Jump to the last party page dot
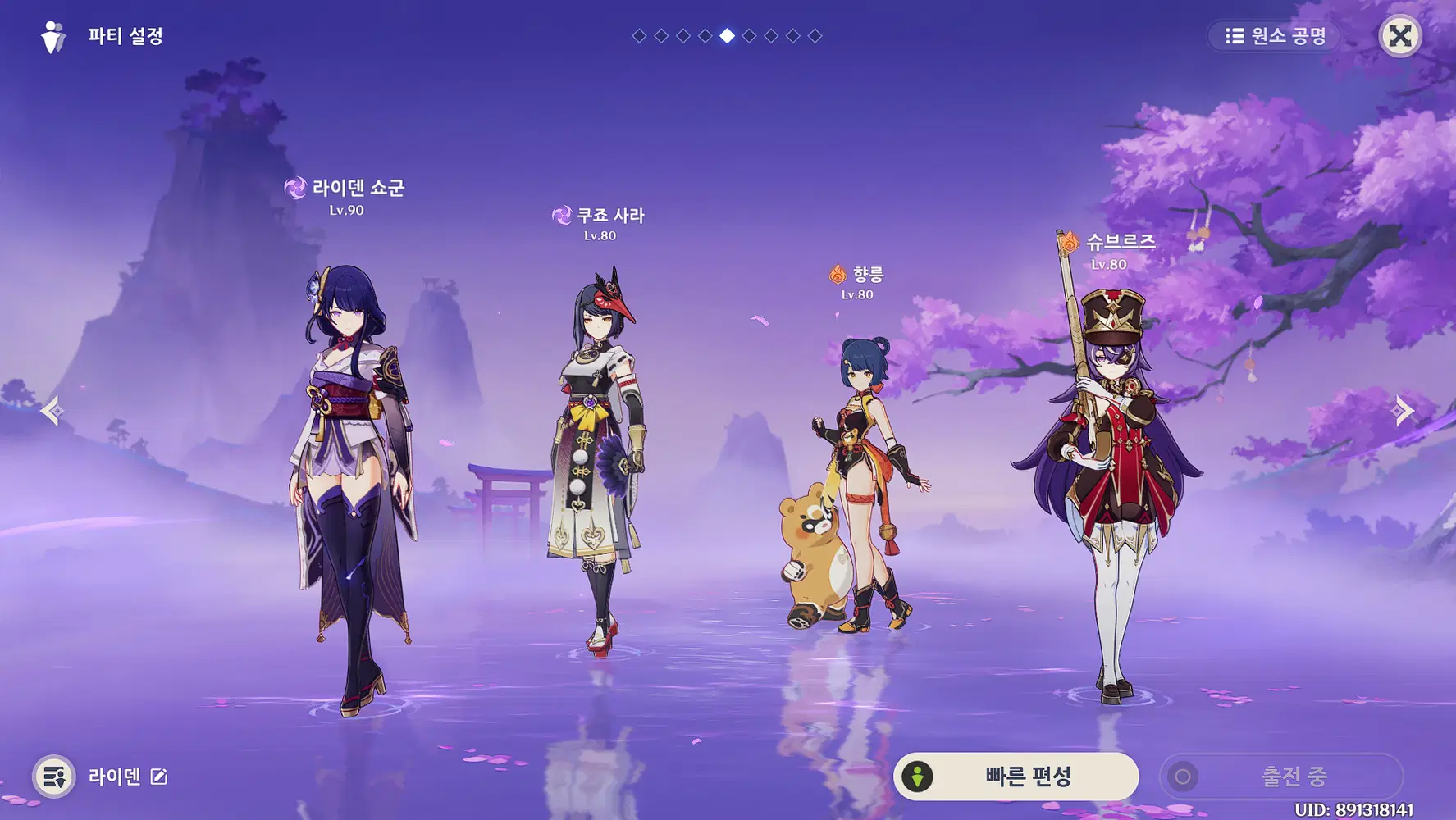Viewport: 1456px width, 820px height. [815, 36]
